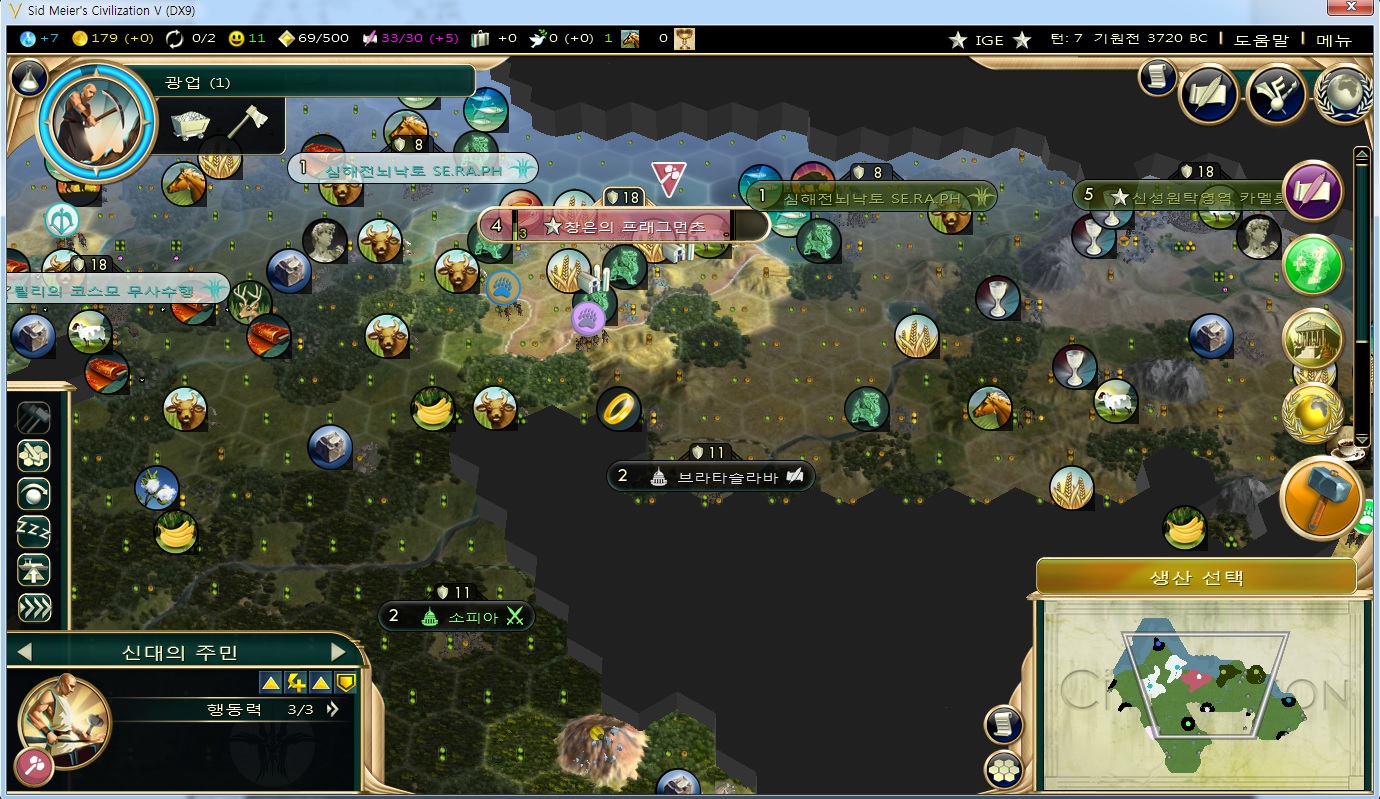Image resolution: width=1380 pixels, height=799 pixels.
Task: Activate the skip turn chevrons action
Action: [34, 607]
